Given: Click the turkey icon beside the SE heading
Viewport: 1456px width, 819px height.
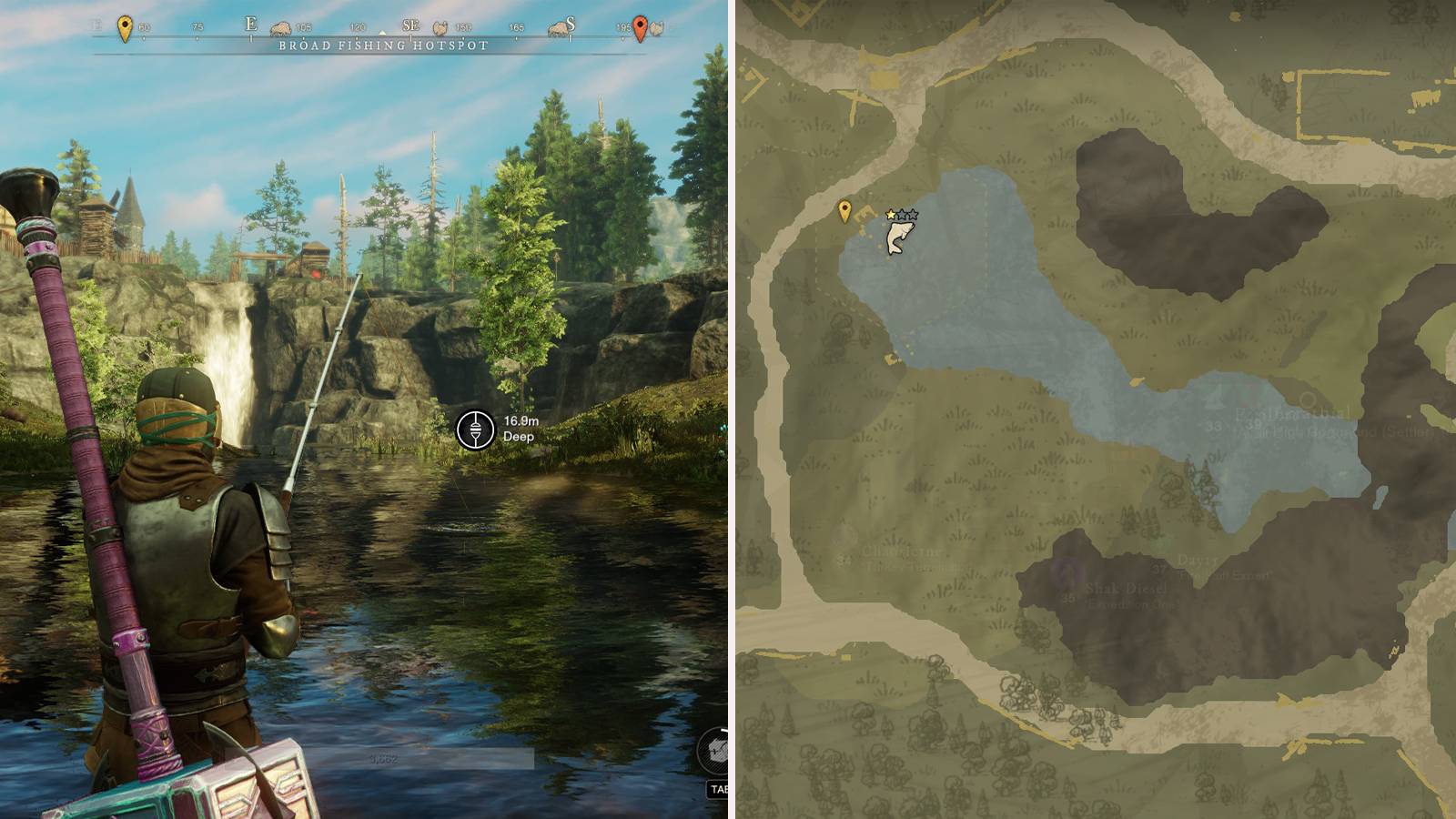Looking at the screenshot, I should [x=440, y=29].
